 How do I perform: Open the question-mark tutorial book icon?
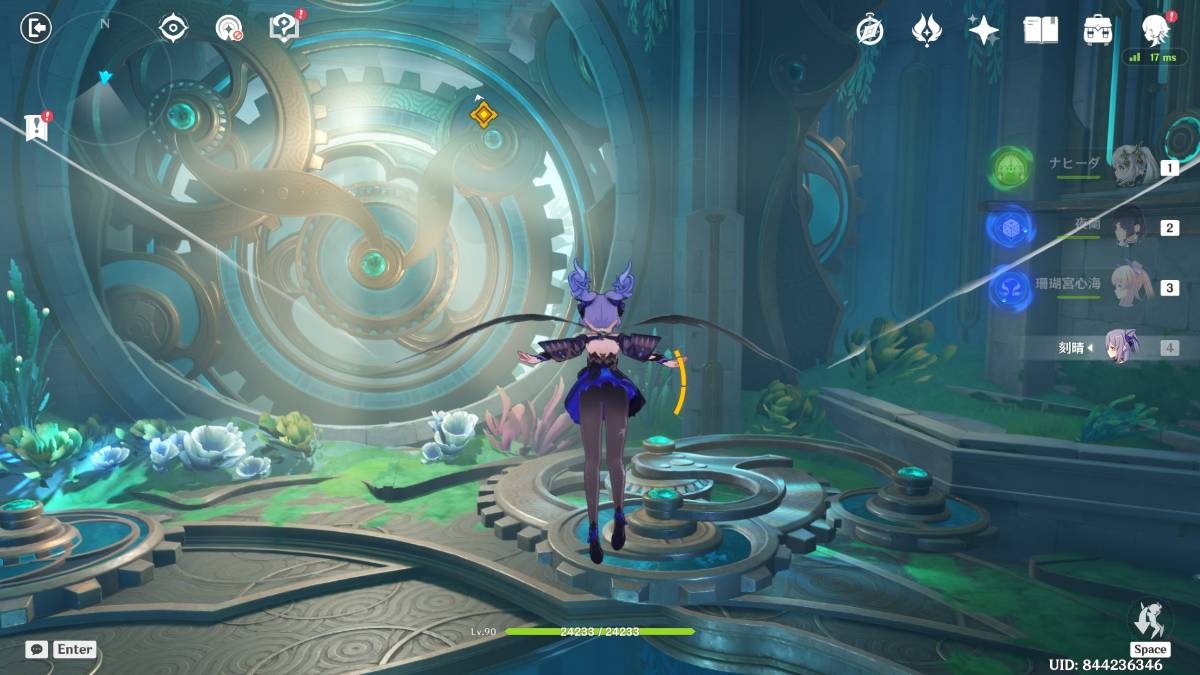coord(285,28)
